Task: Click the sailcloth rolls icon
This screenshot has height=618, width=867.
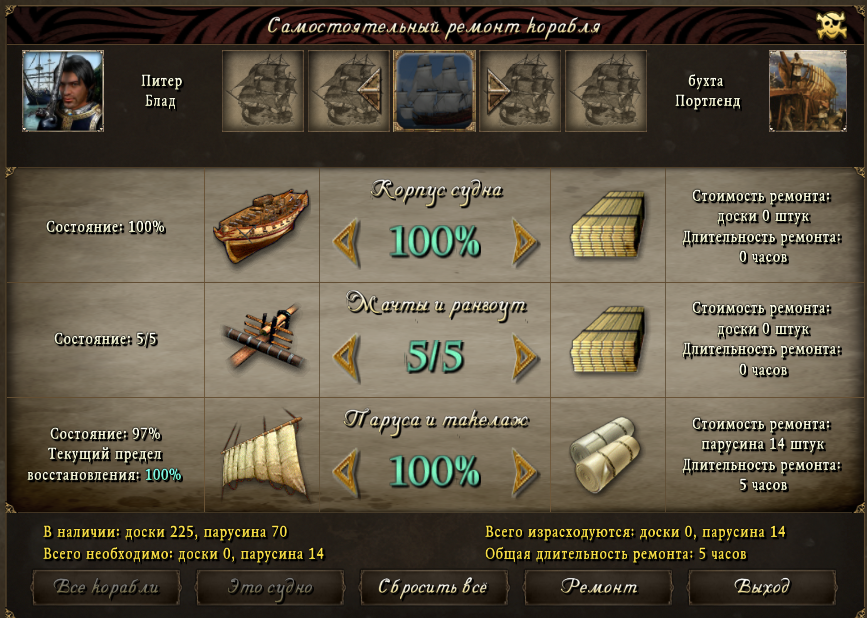Action: click(606, 454)
